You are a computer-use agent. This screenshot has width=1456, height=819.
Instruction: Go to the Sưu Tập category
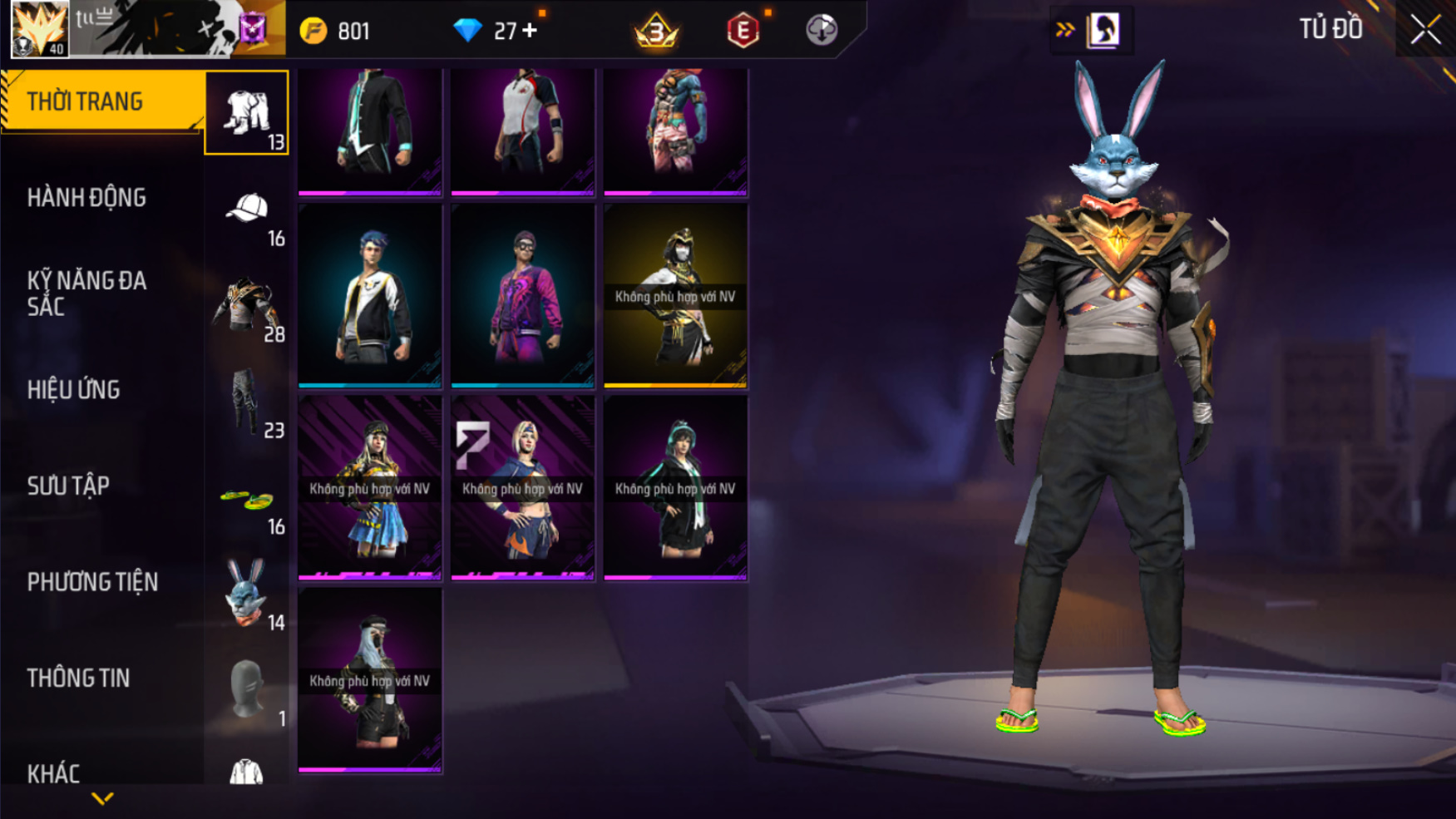68,486
